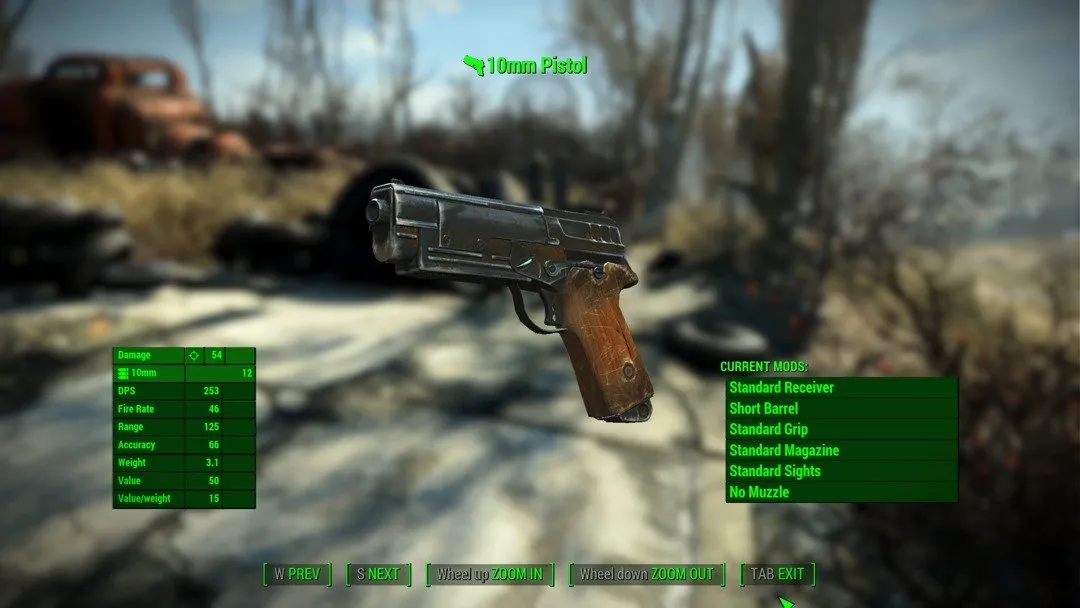Show the NEXT item
Viewport: 1080px width, 608px height.
click(378, 574)
